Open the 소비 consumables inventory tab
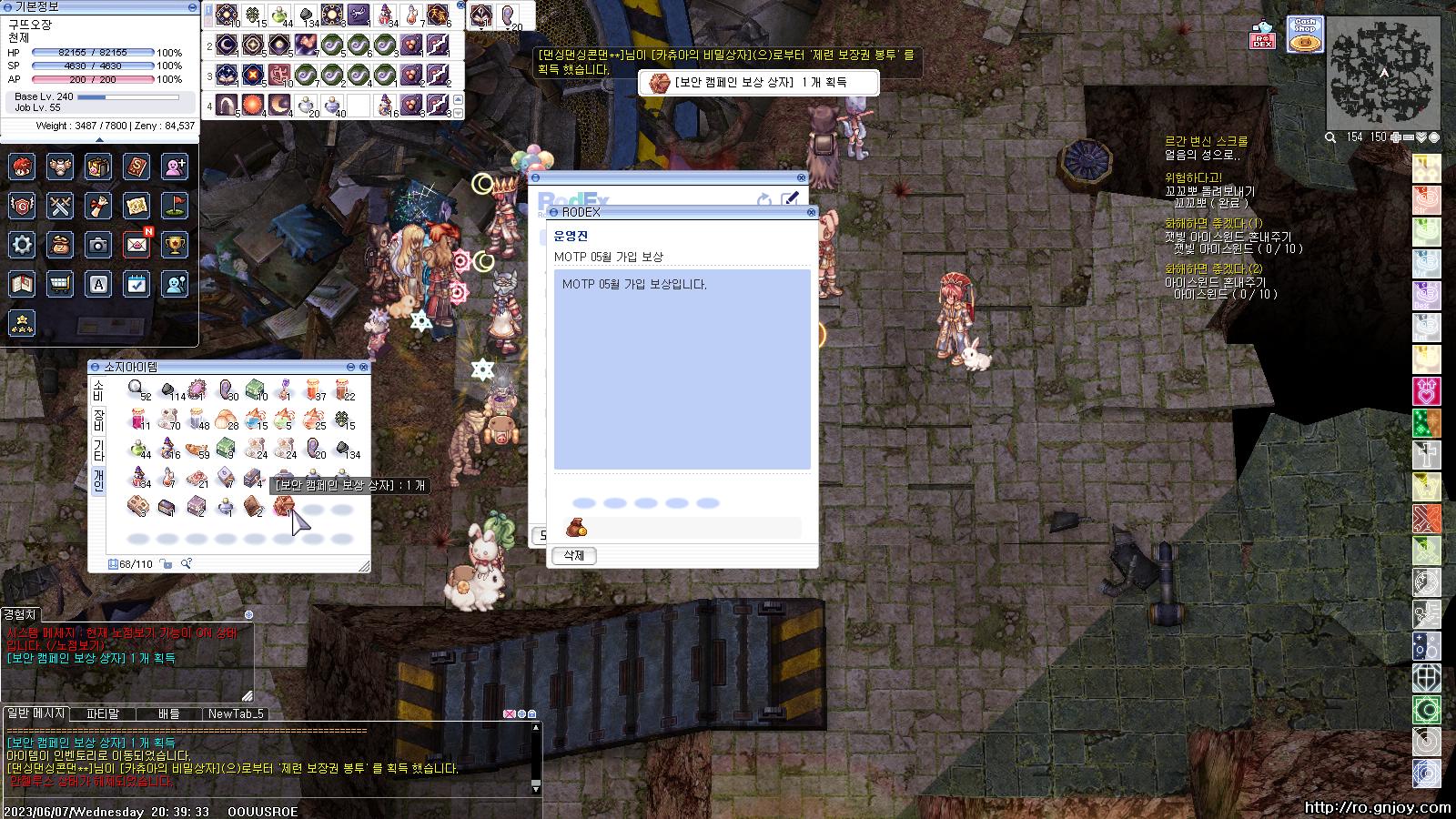 (x=98, y=390)
